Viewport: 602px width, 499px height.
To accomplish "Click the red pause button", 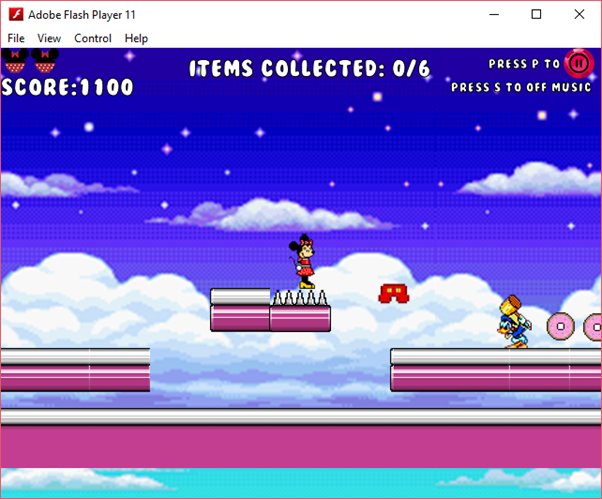I will pos(579,64).
